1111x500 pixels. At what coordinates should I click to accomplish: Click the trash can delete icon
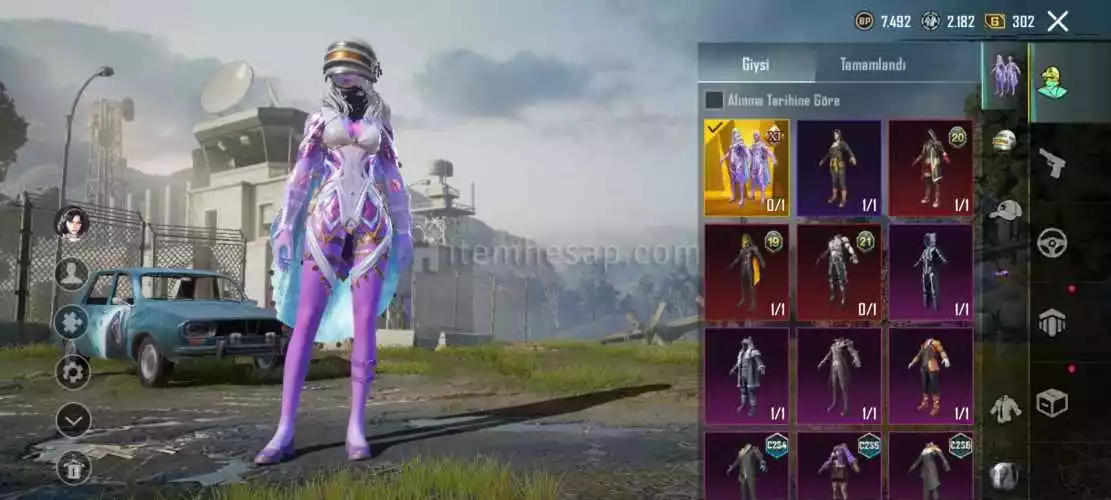(72, 465)
